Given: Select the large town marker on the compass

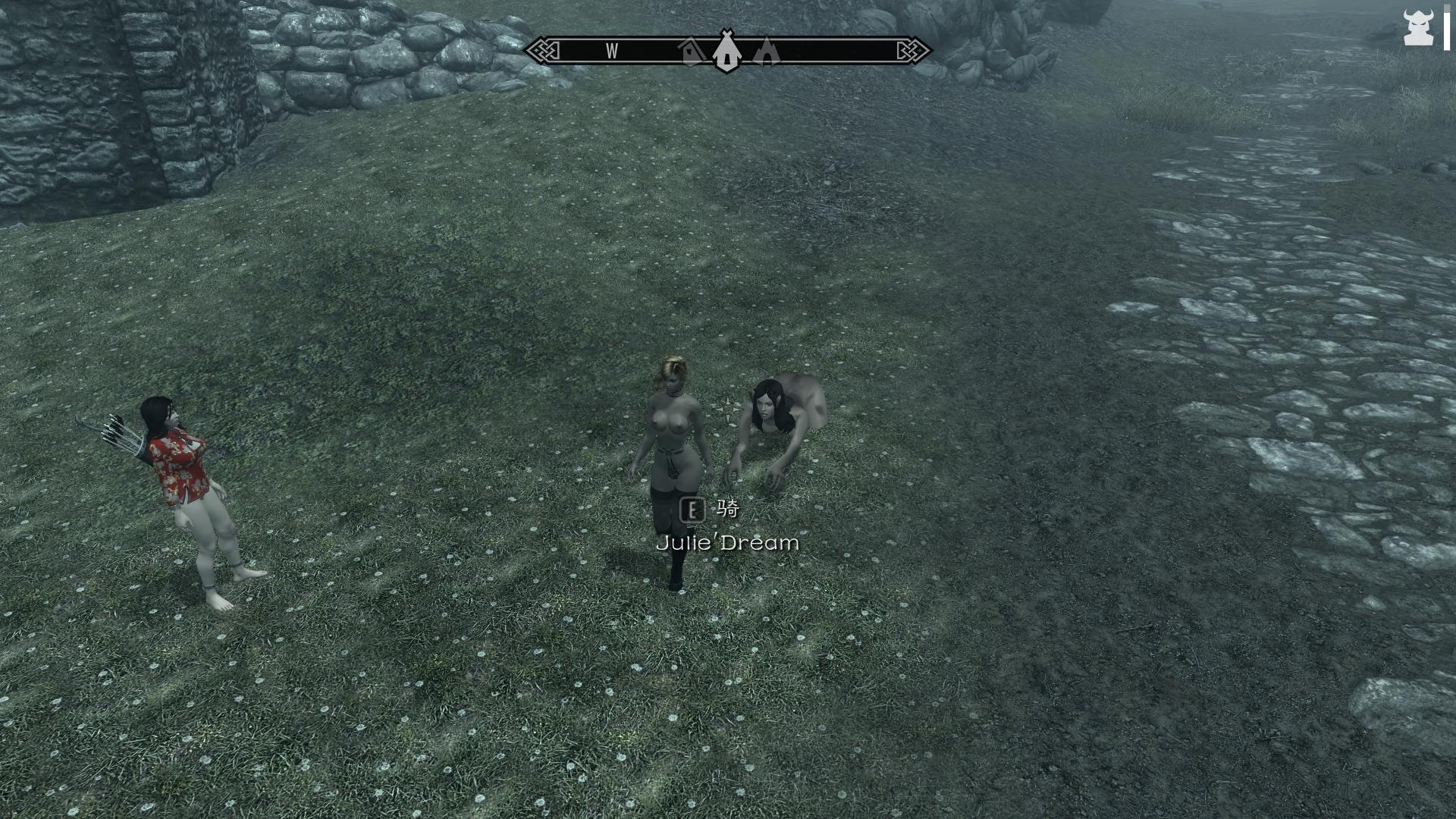Looking at the screenshot, I should pyautogui.click(x=726, y=53).
